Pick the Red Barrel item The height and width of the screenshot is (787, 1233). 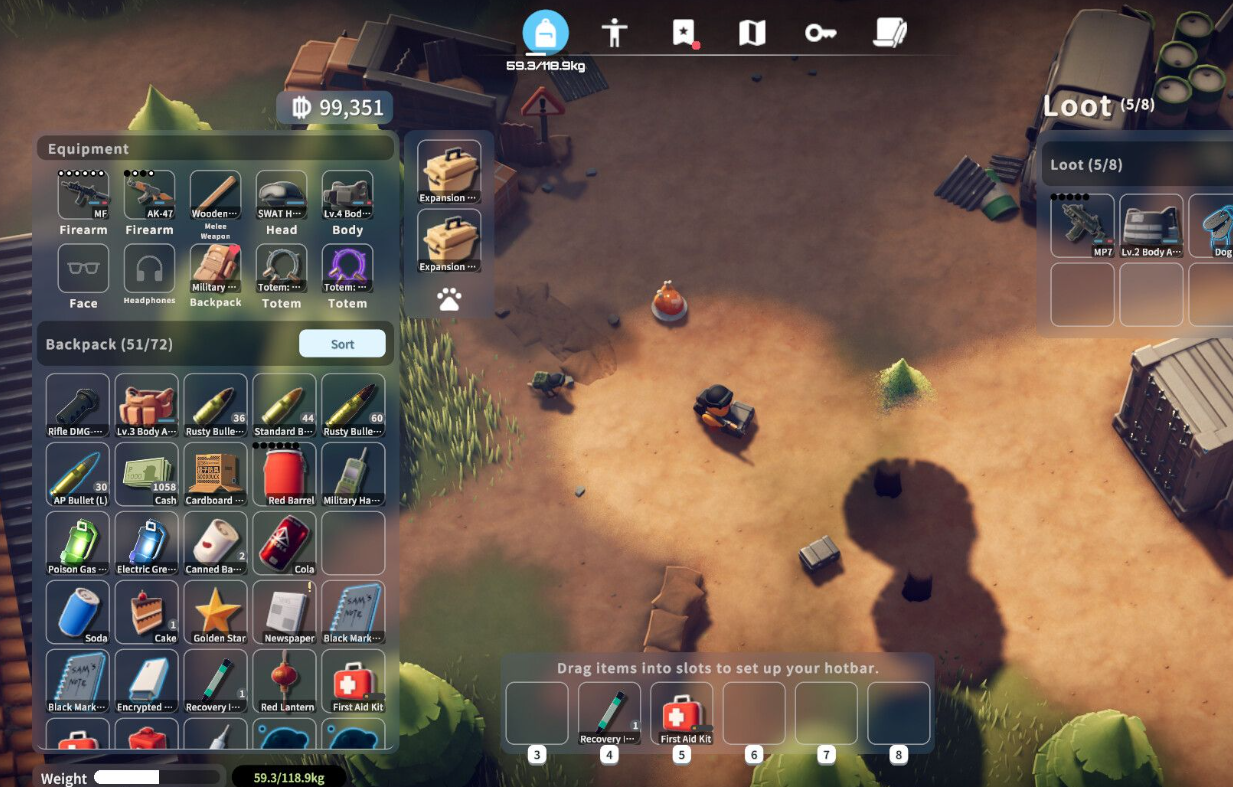pyautogui.click(x=285, y=475)
